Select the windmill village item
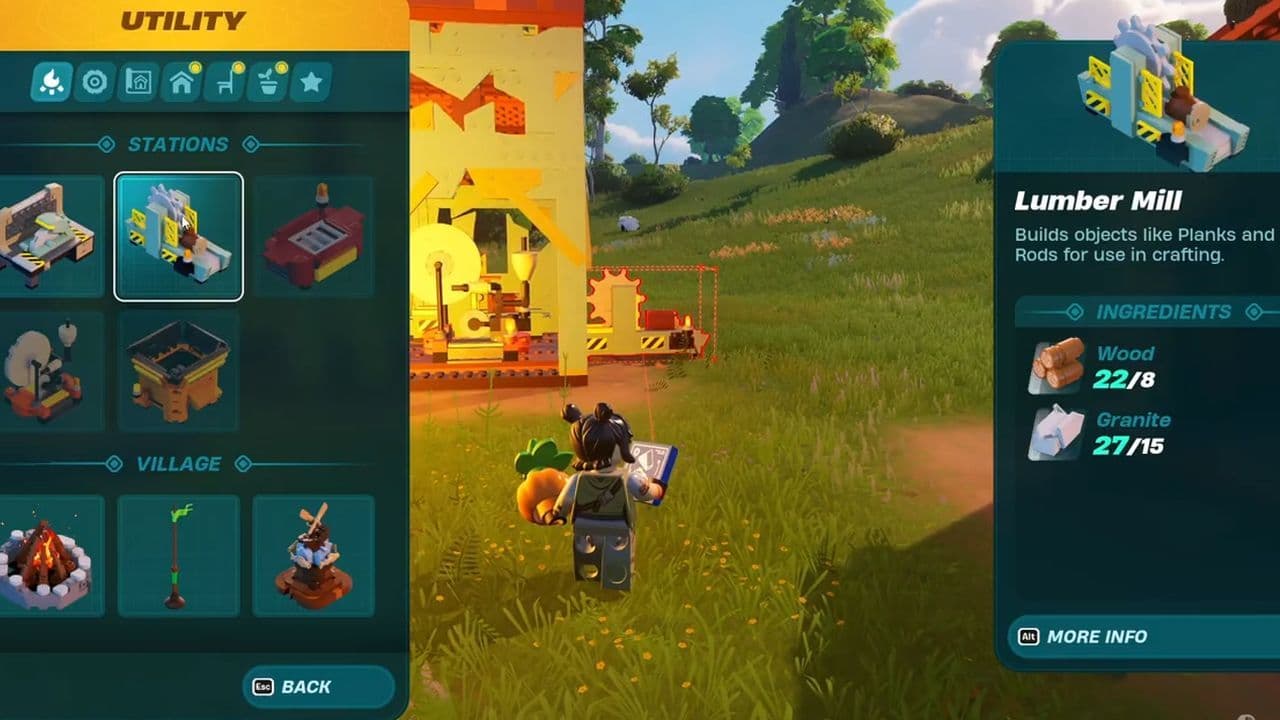 point(314,555)
